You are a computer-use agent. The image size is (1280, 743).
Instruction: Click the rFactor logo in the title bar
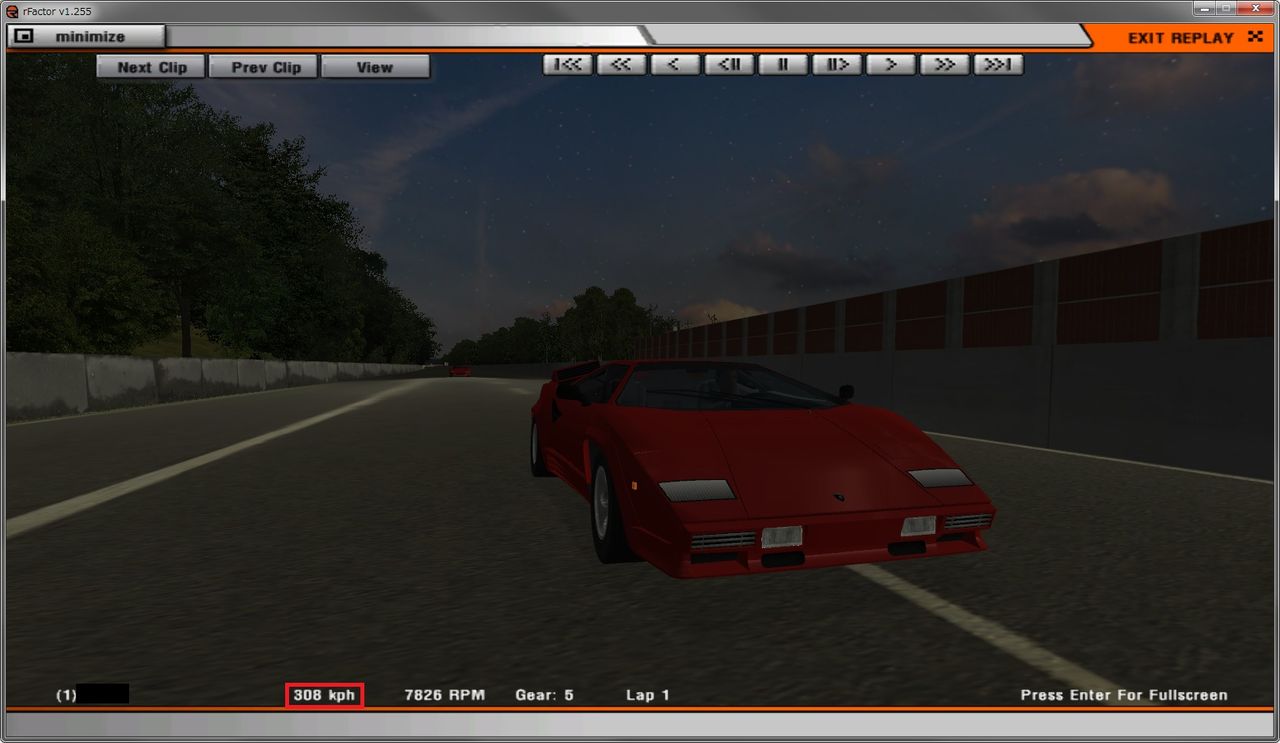tap(10, 11)
